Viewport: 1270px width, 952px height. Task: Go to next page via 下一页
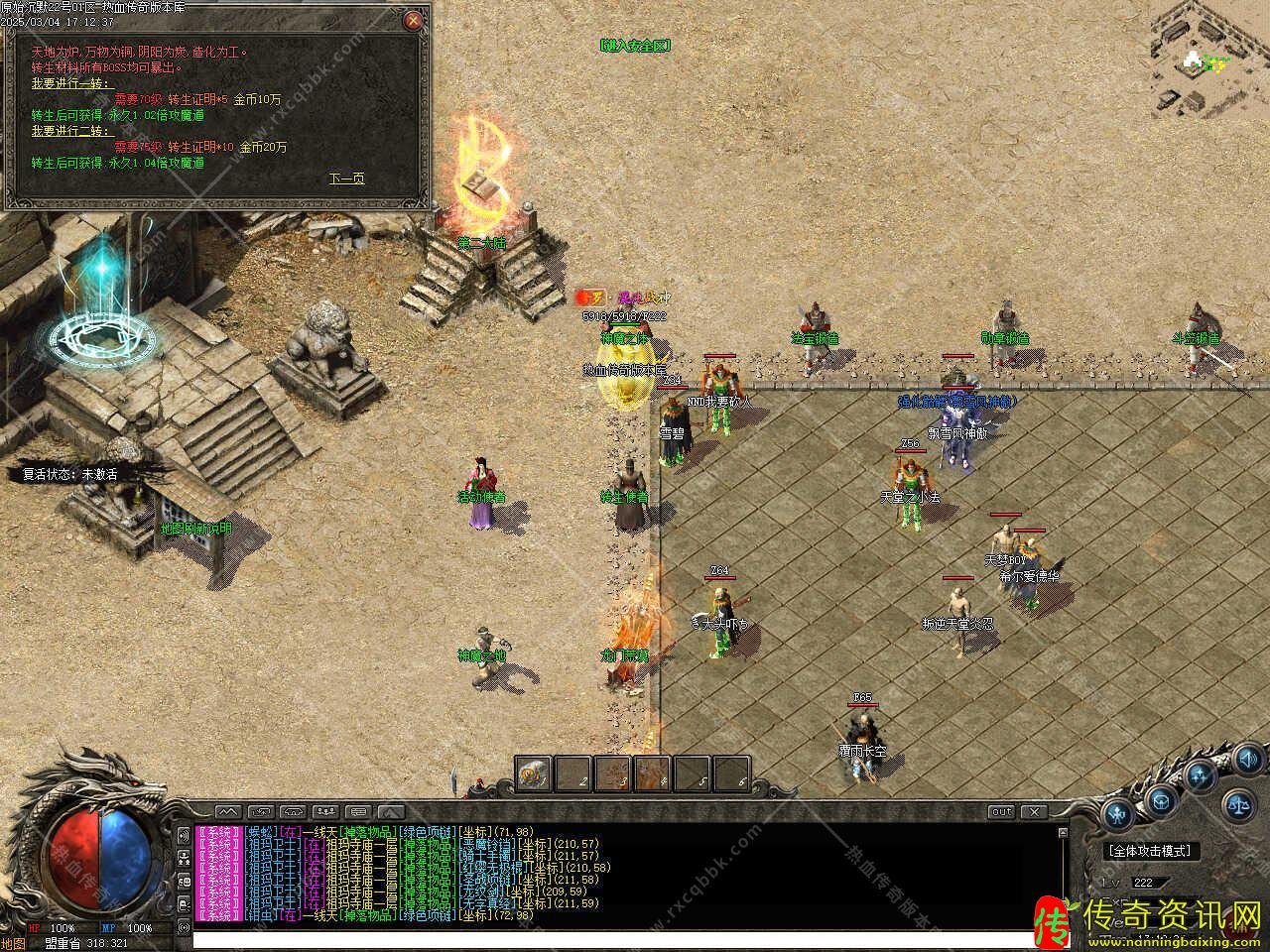click(x=346, y=178)
